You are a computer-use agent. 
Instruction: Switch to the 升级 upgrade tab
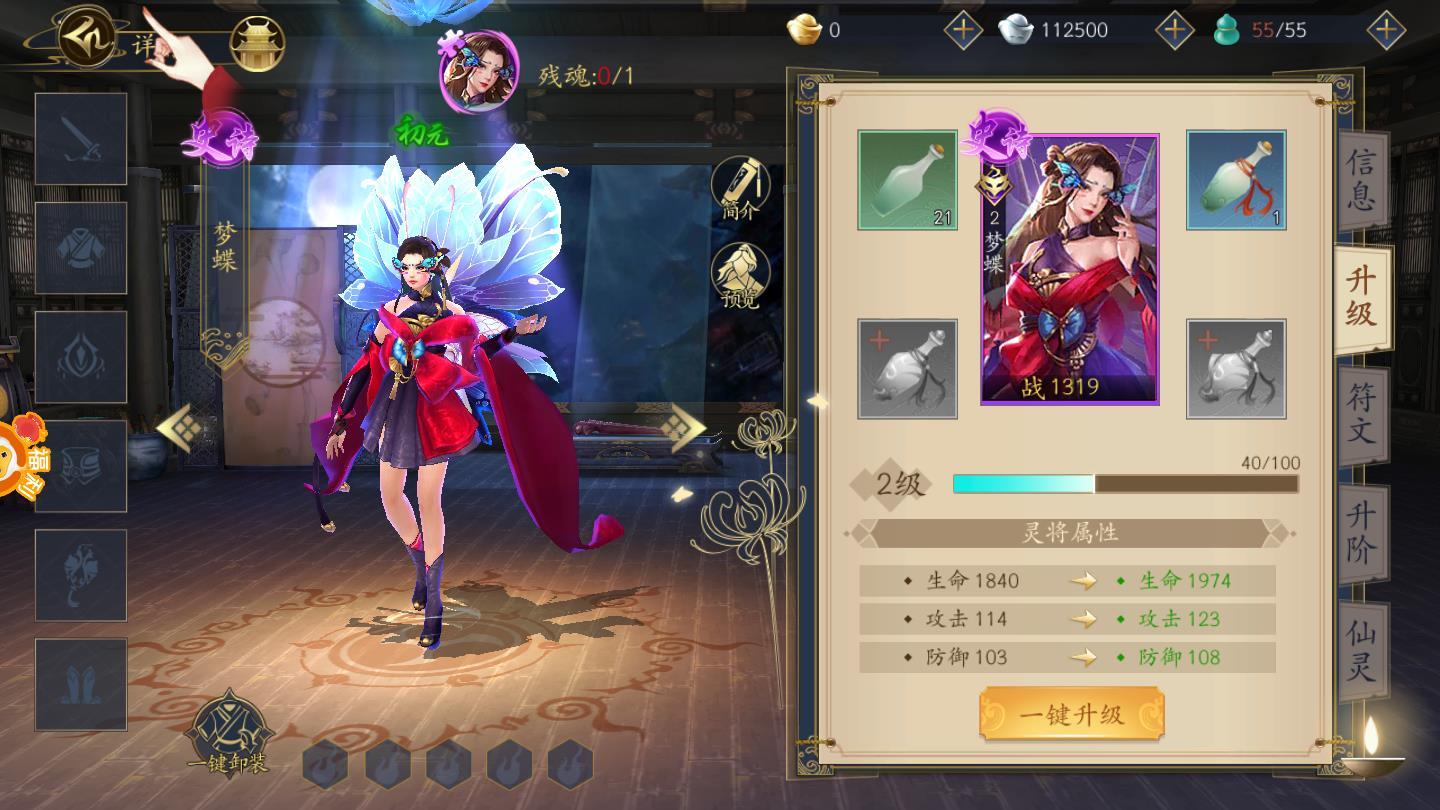[x=1361, y=297]
